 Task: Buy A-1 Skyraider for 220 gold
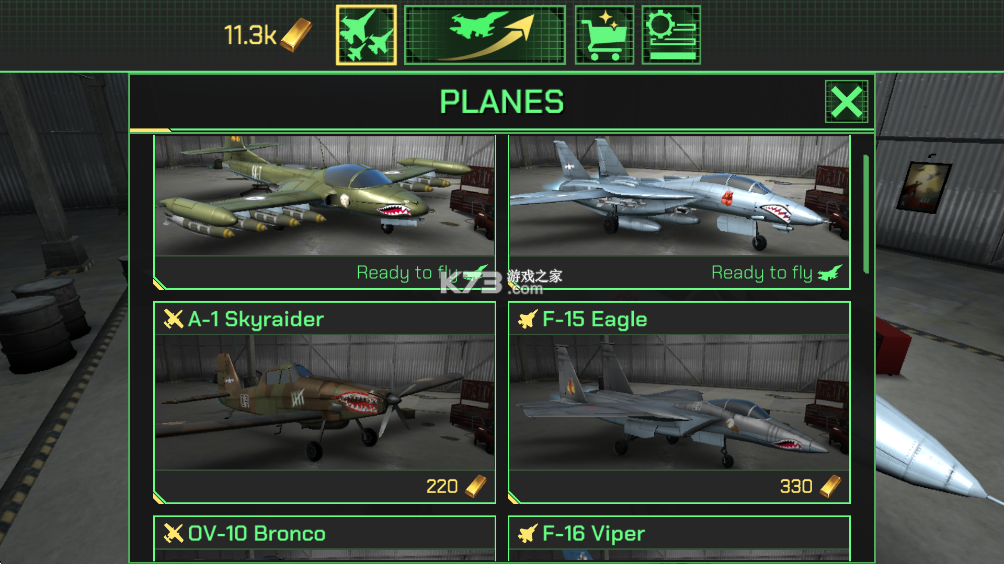pyautogui.click(x=458, y=487)
